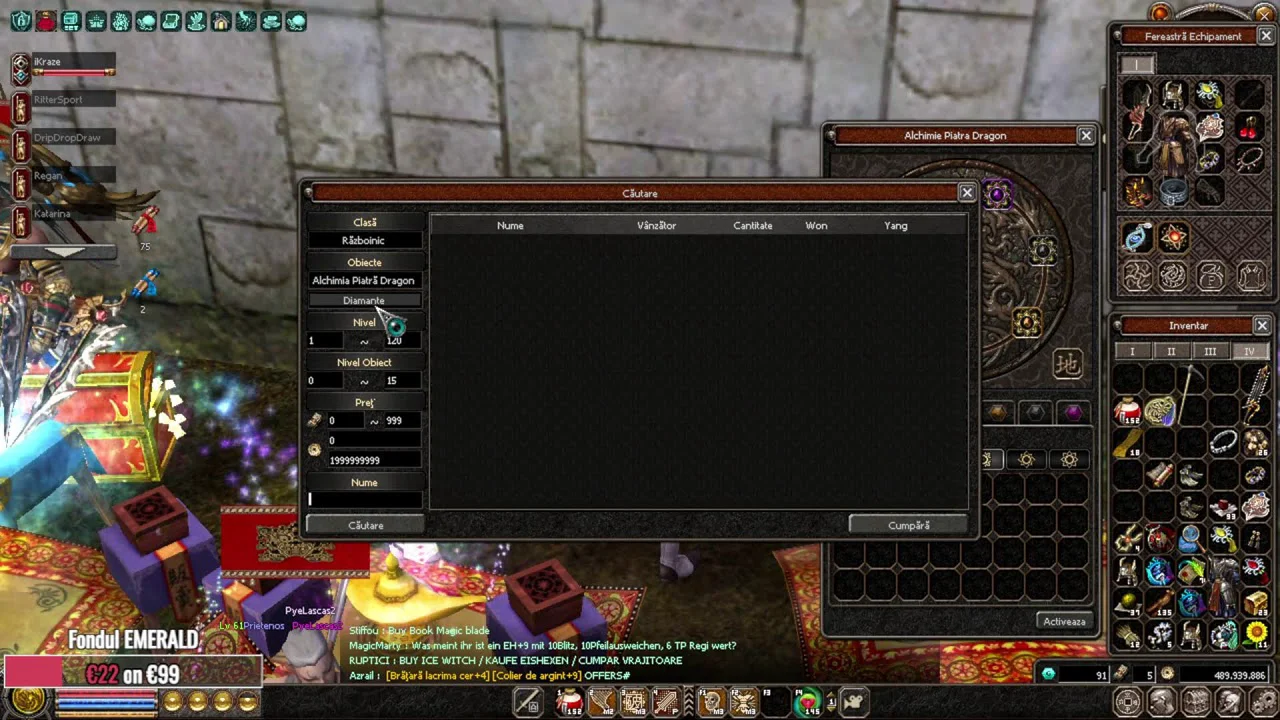Buy with the Cumpără button
The width and height of the screenshot is (1280, 720).
click(908, 525)
